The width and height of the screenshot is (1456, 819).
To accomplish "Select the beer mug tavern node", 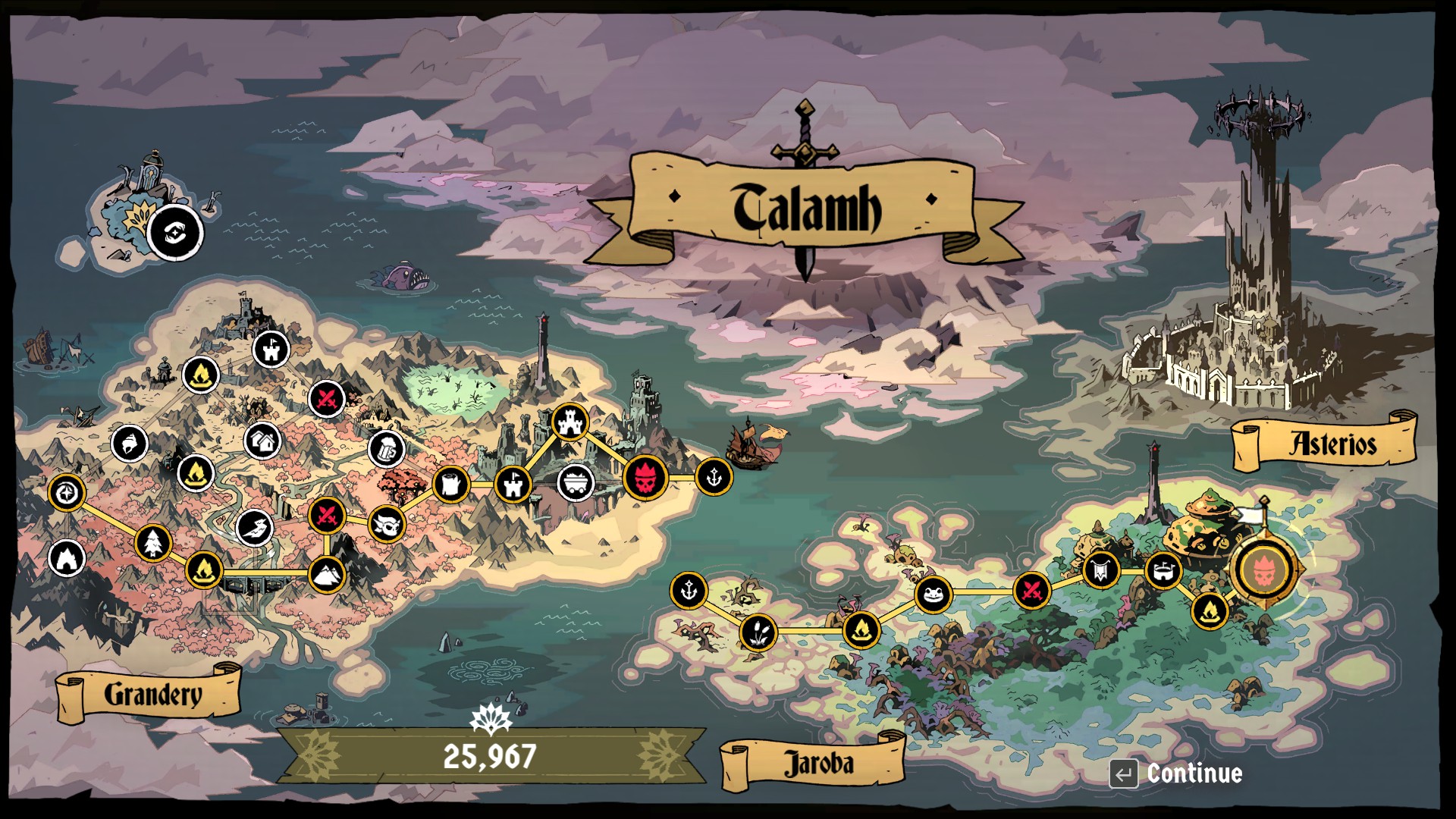I will (386, 449).
